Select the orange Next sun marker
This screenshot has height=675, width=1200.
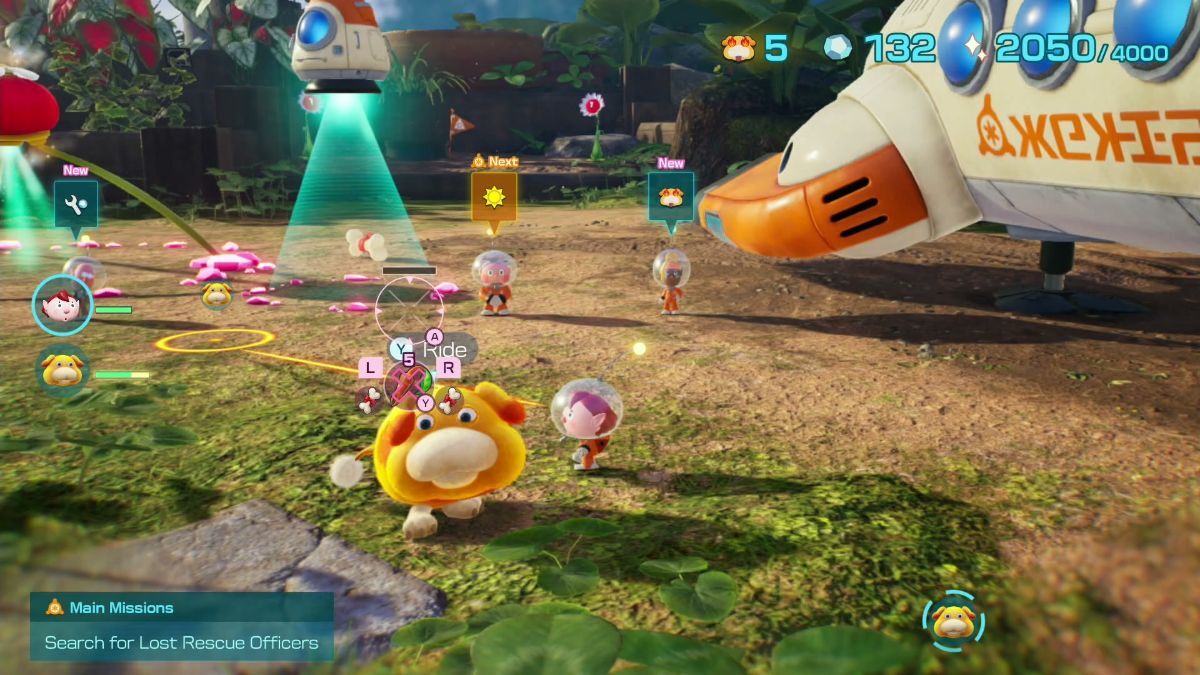(x=494, y=197)
